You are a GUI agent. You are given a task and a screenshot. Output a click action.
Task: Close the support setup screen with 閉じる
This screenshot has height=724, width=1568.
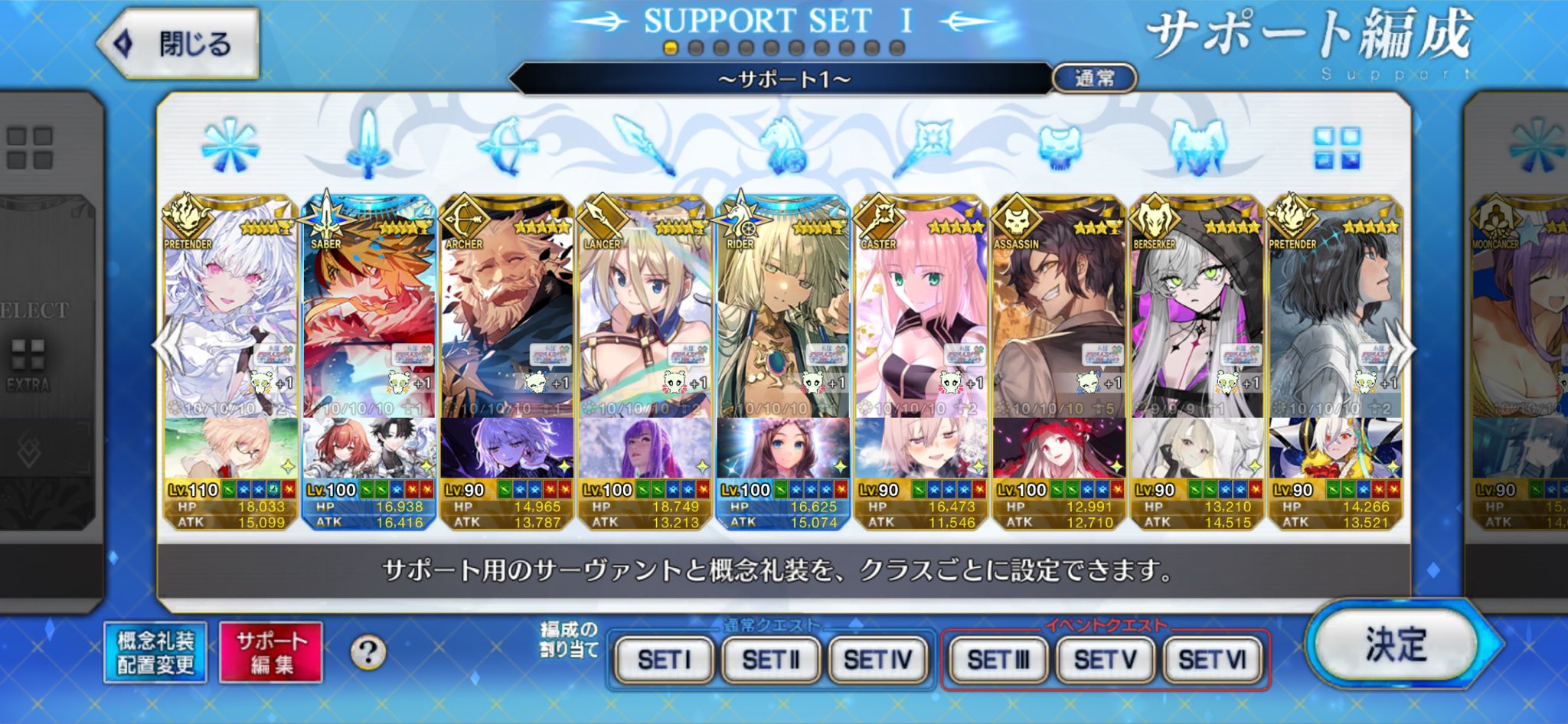click(x=178, y=44)
